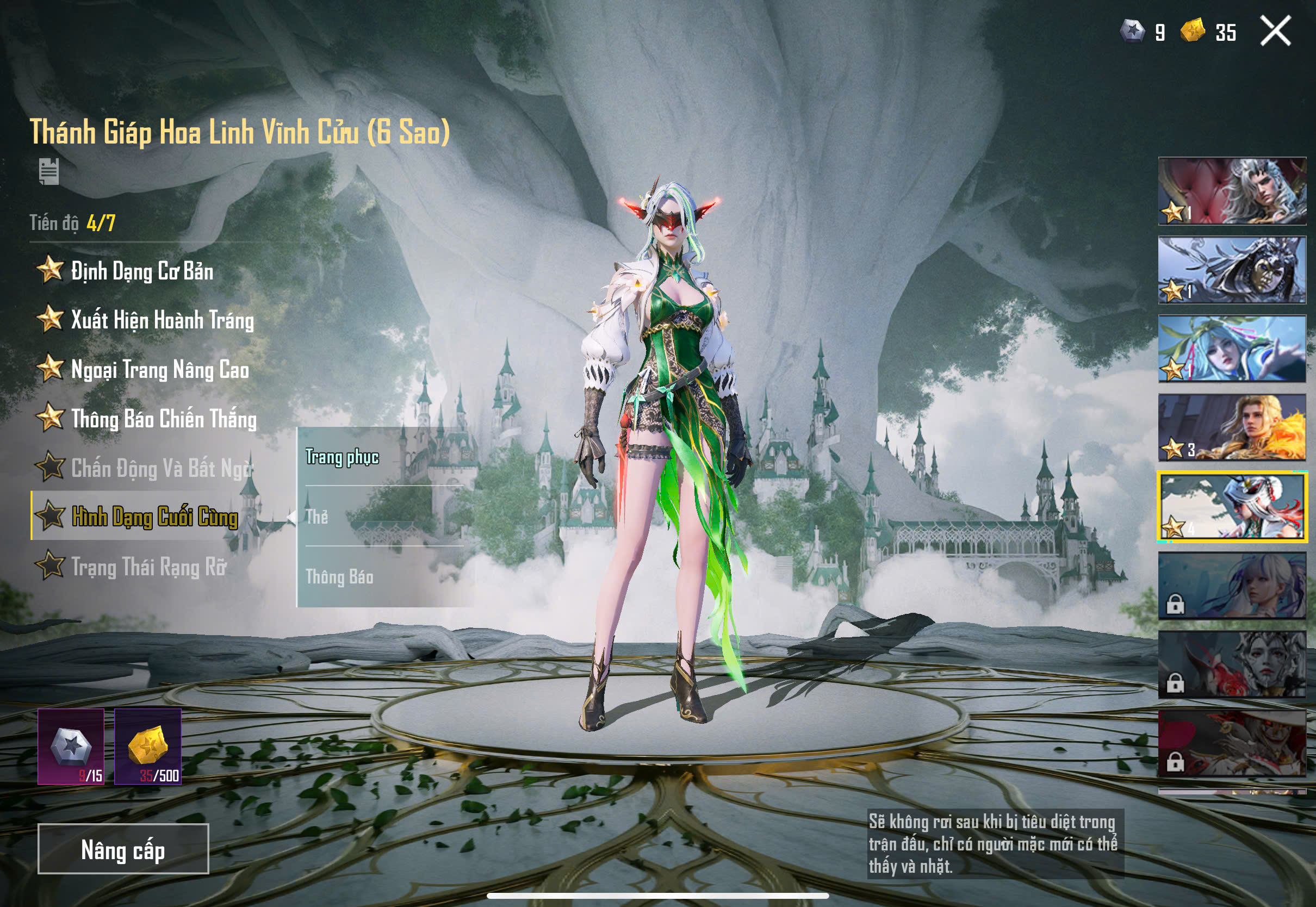Select the blue-haired girl outfit thumbnail
This screenshot has width=1316, height=907.
click(x=1232, y=349)
